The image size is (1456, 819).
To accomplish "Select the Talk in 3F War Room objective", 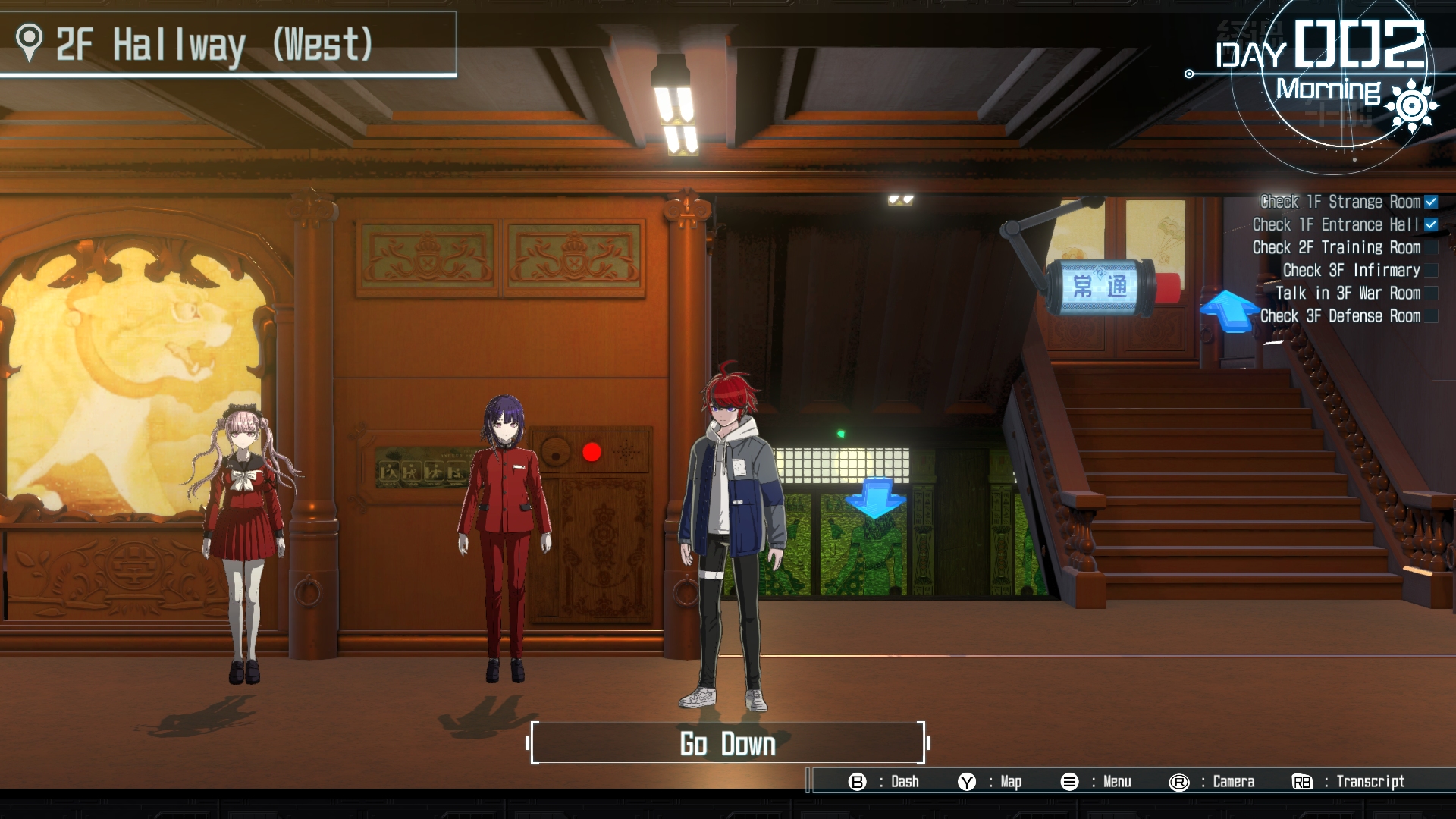I will (x=1348, y=293).
